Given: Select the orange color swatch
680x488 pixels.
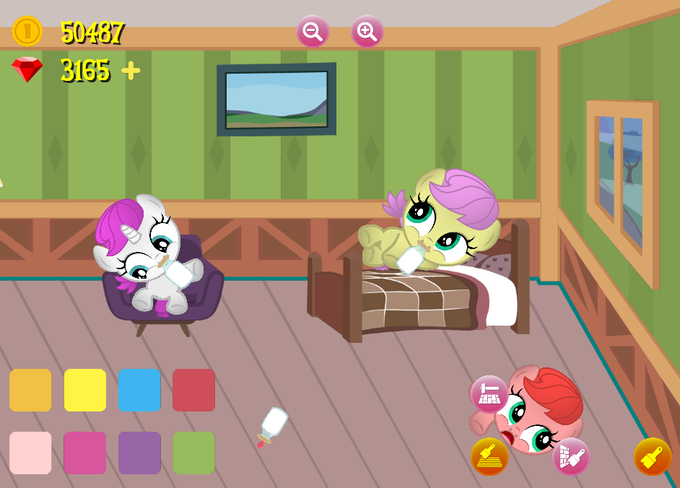Looking at the screenshot, I should 30,390.
